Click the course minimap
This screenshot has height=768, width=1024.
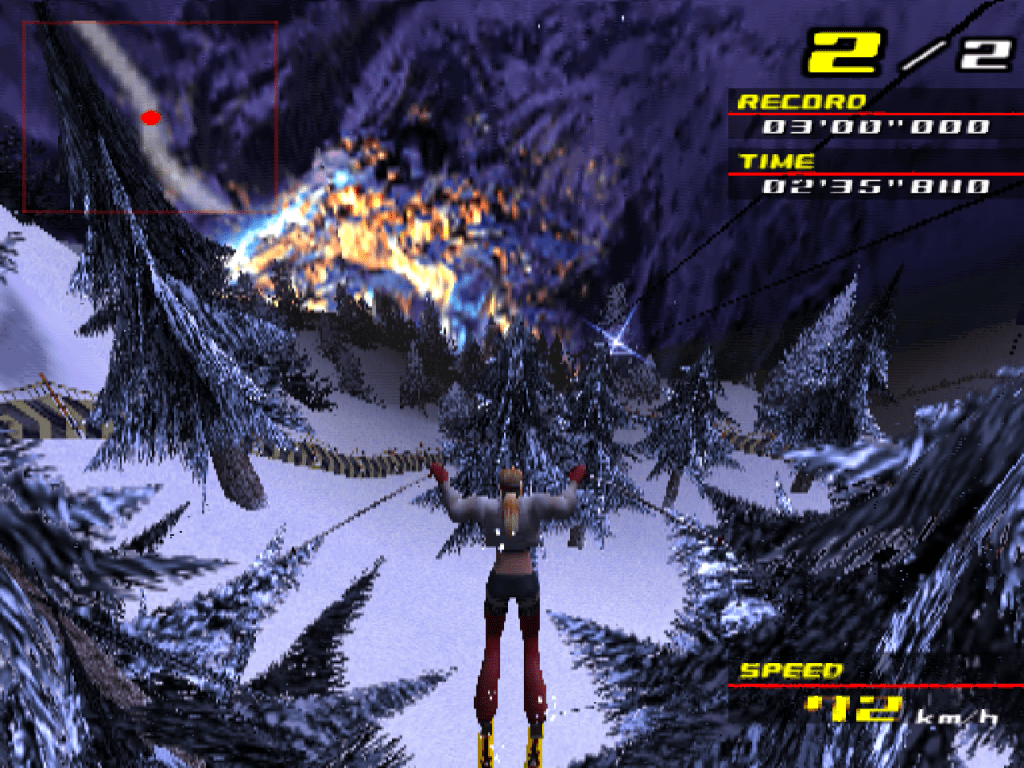tap(150, 116)
